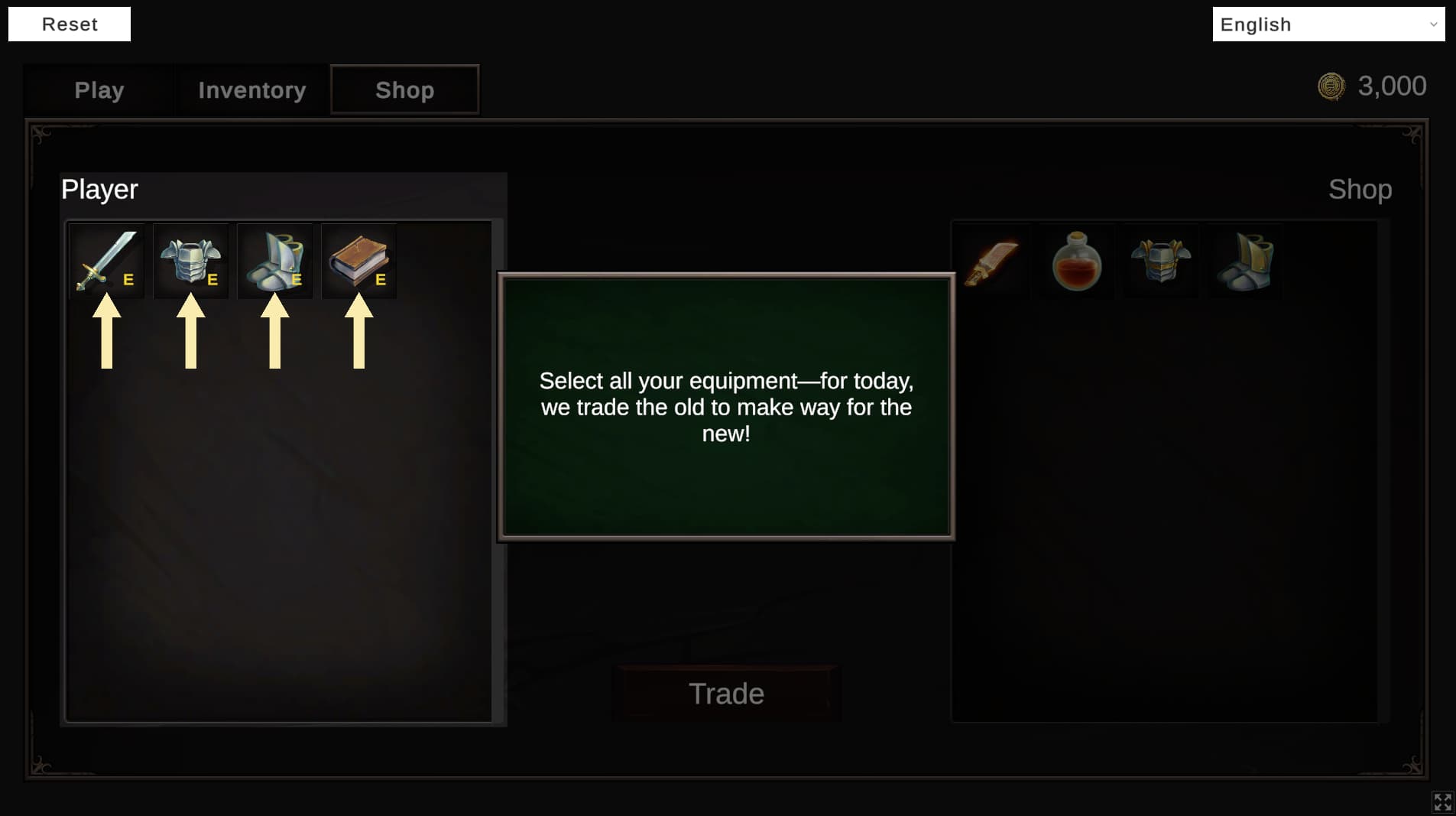Click the Shop tab
The height and width of the screenshot is (816, 1456).
click(x=404, y=89)
